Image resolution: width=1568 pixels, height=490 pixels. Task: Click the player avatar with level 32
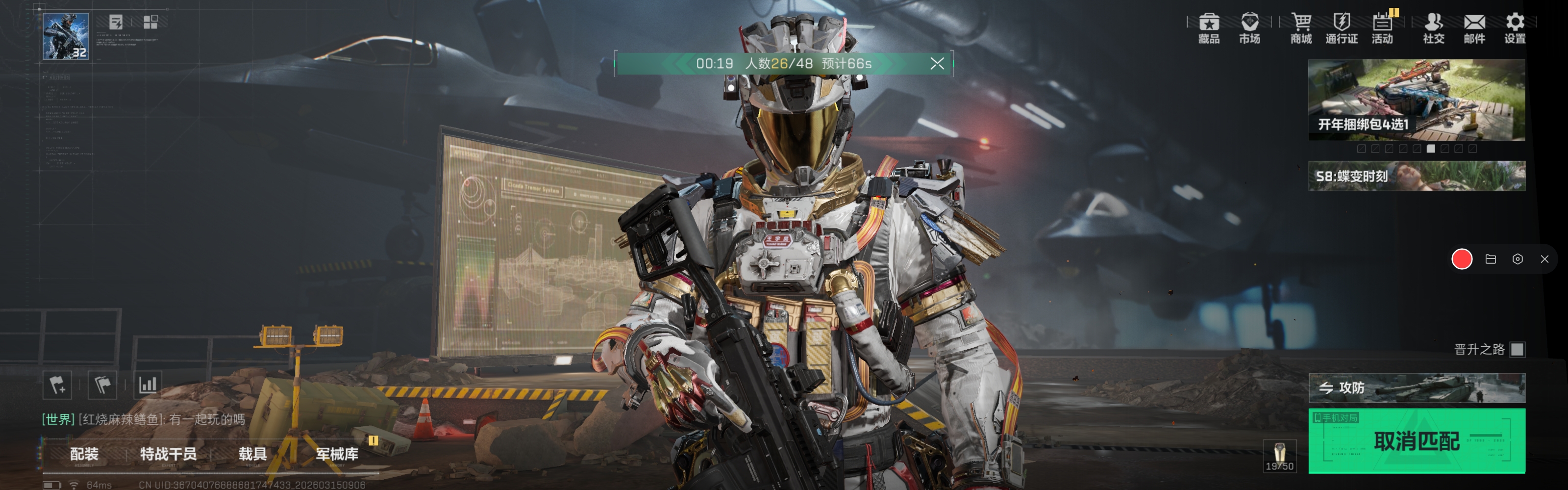coord(66,36)
